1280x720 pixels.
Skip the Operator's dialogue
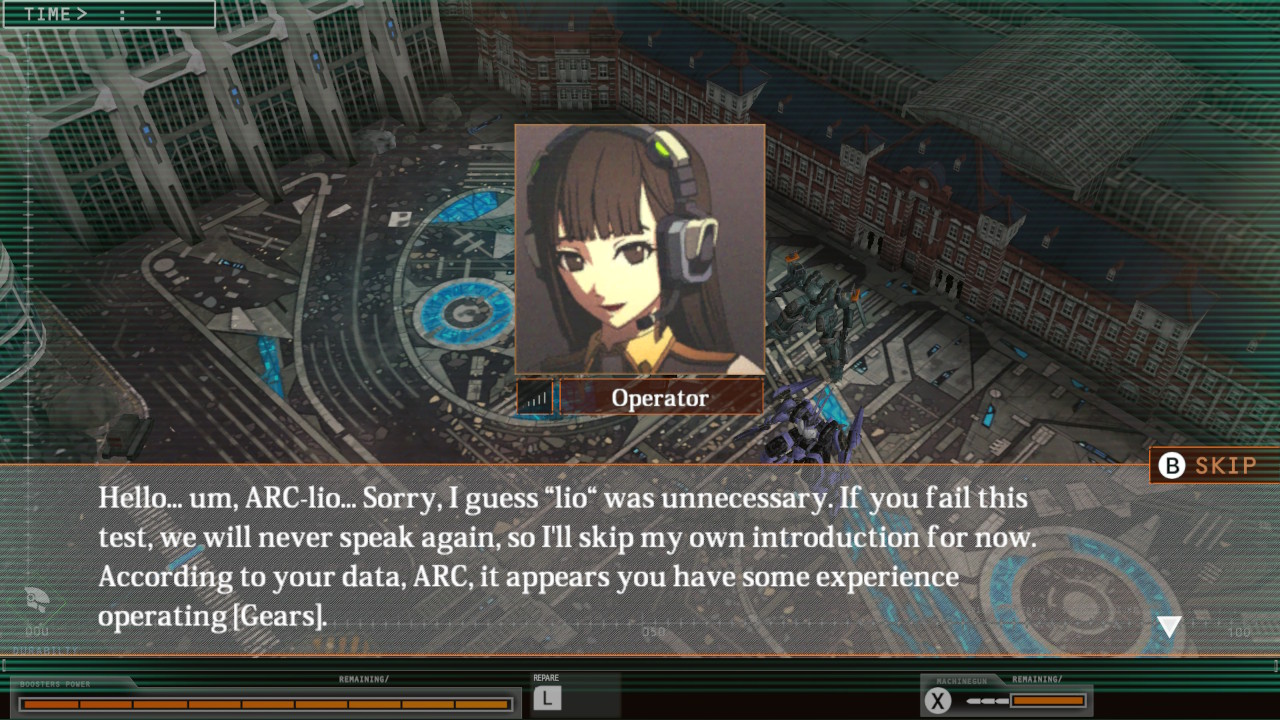pyautogui.click(x=1209, y=465)
